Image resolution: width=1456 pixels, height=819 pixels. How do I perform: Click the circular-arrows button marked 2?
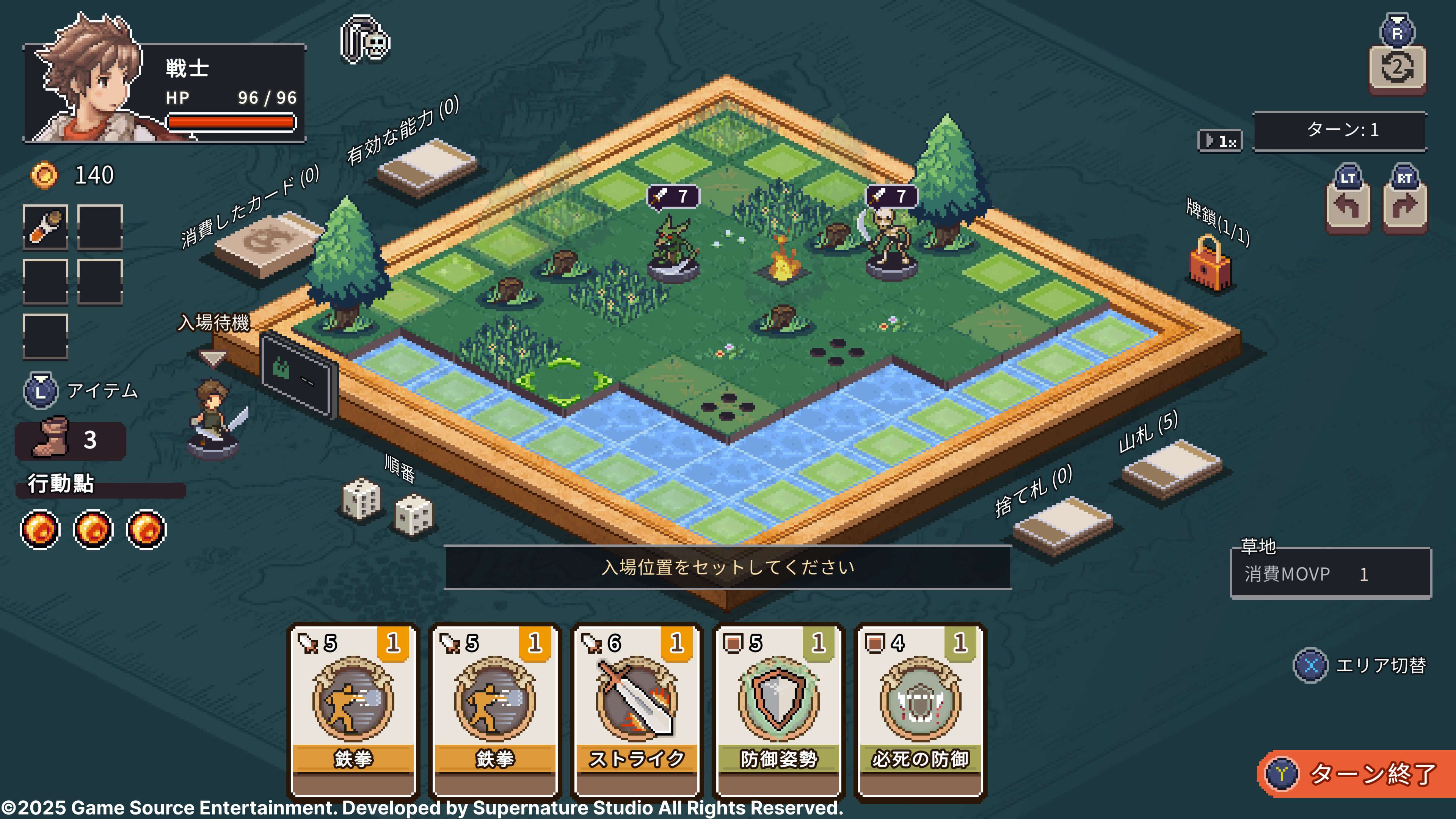tap(1396, 69)
